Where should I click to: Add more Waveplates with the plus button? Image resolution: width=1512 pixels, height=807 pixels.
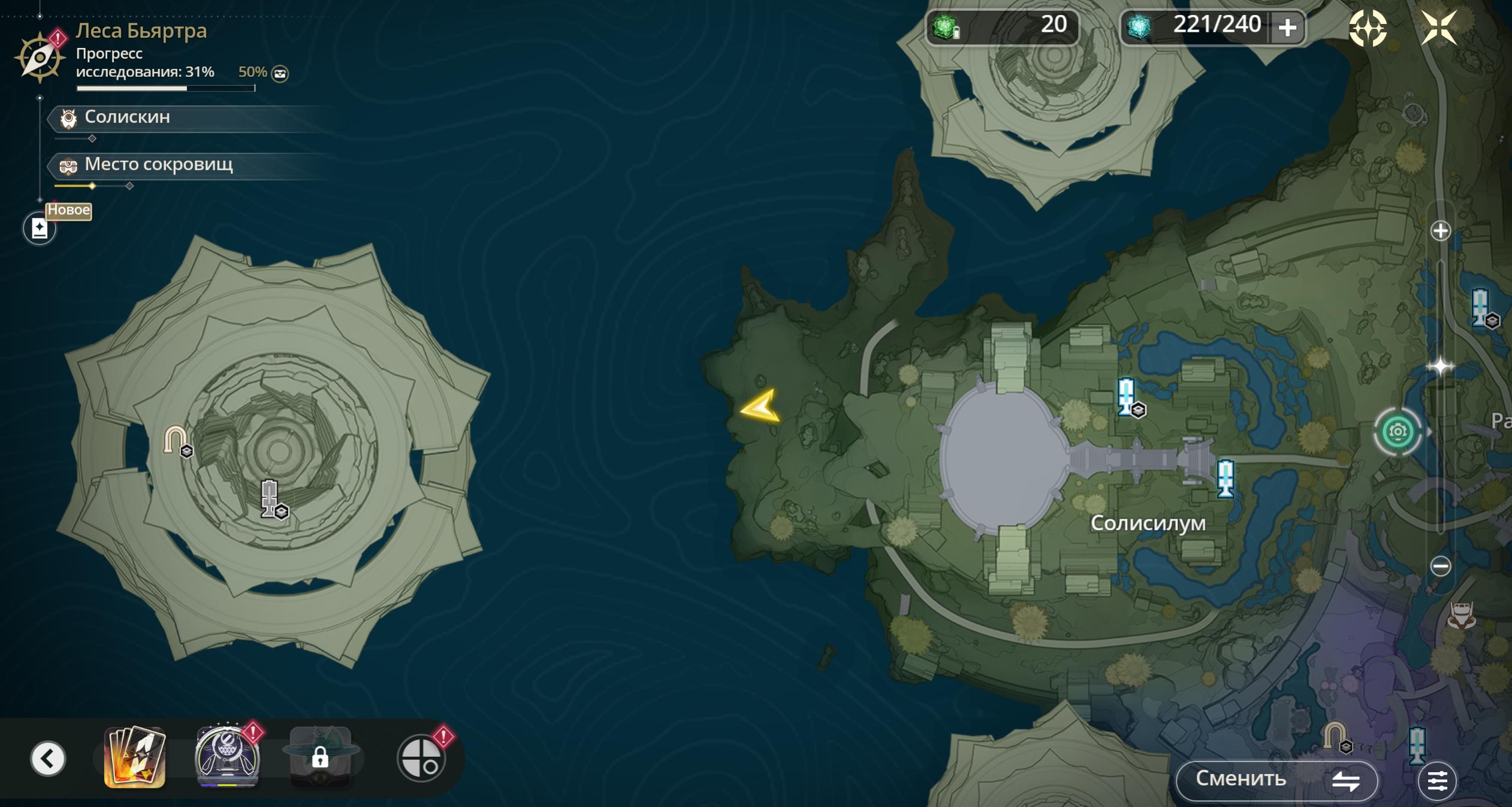pyautogui.click(x=1287, y=28)
